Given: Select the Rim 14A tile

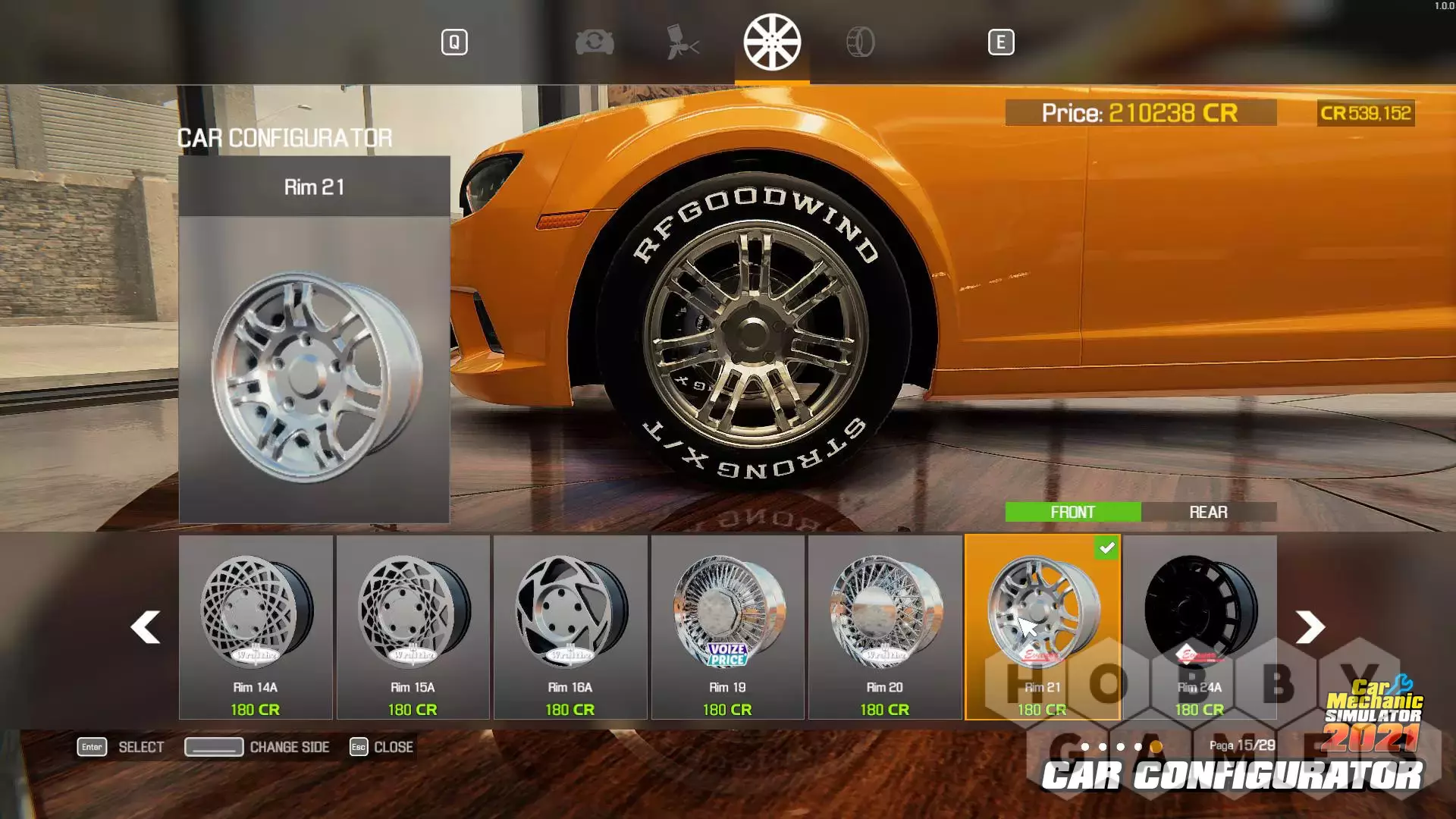Looking at the screenshot, I should coord(256,626).
